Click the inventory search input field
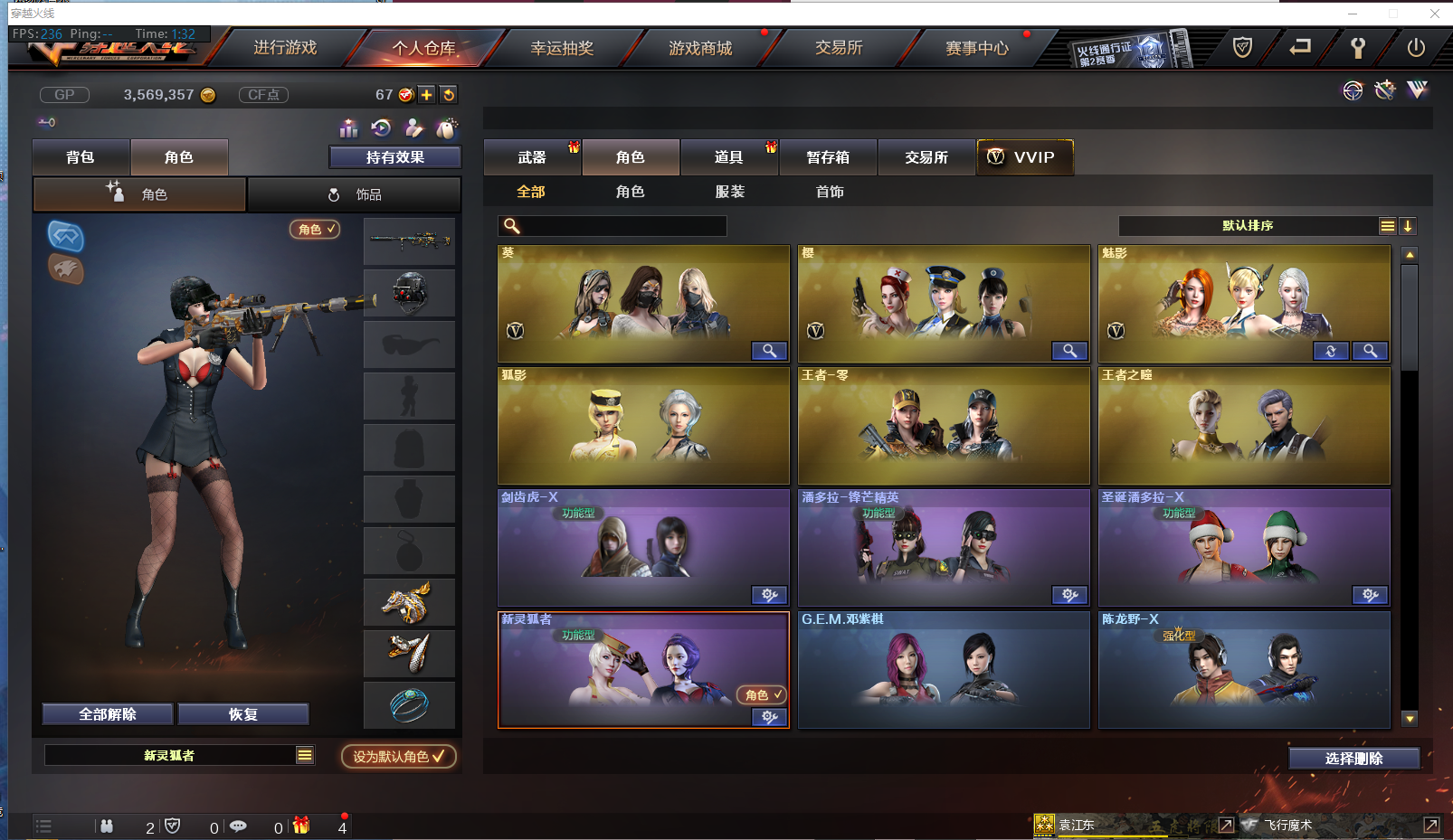This screenshot has width=1453, height=840. pyautogui.click(x=624, y=225)
